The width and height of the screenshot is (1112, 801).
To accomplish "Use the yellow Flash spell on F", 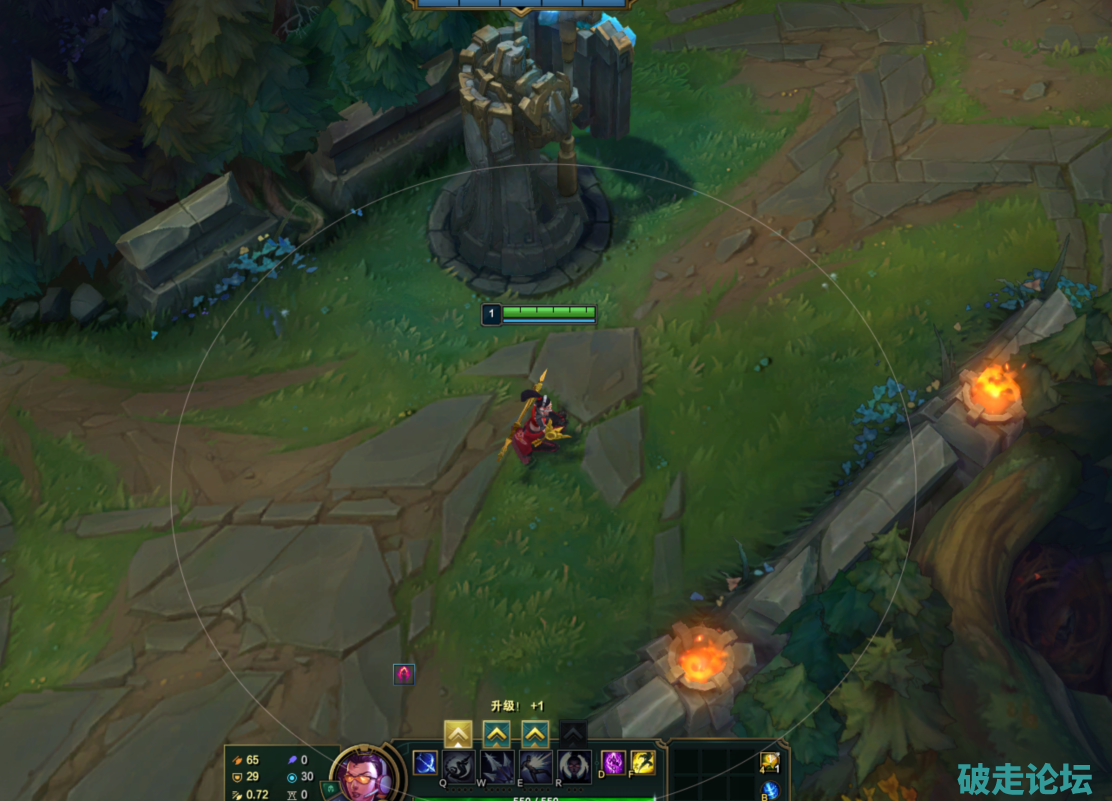I will (x=643, y=762).
